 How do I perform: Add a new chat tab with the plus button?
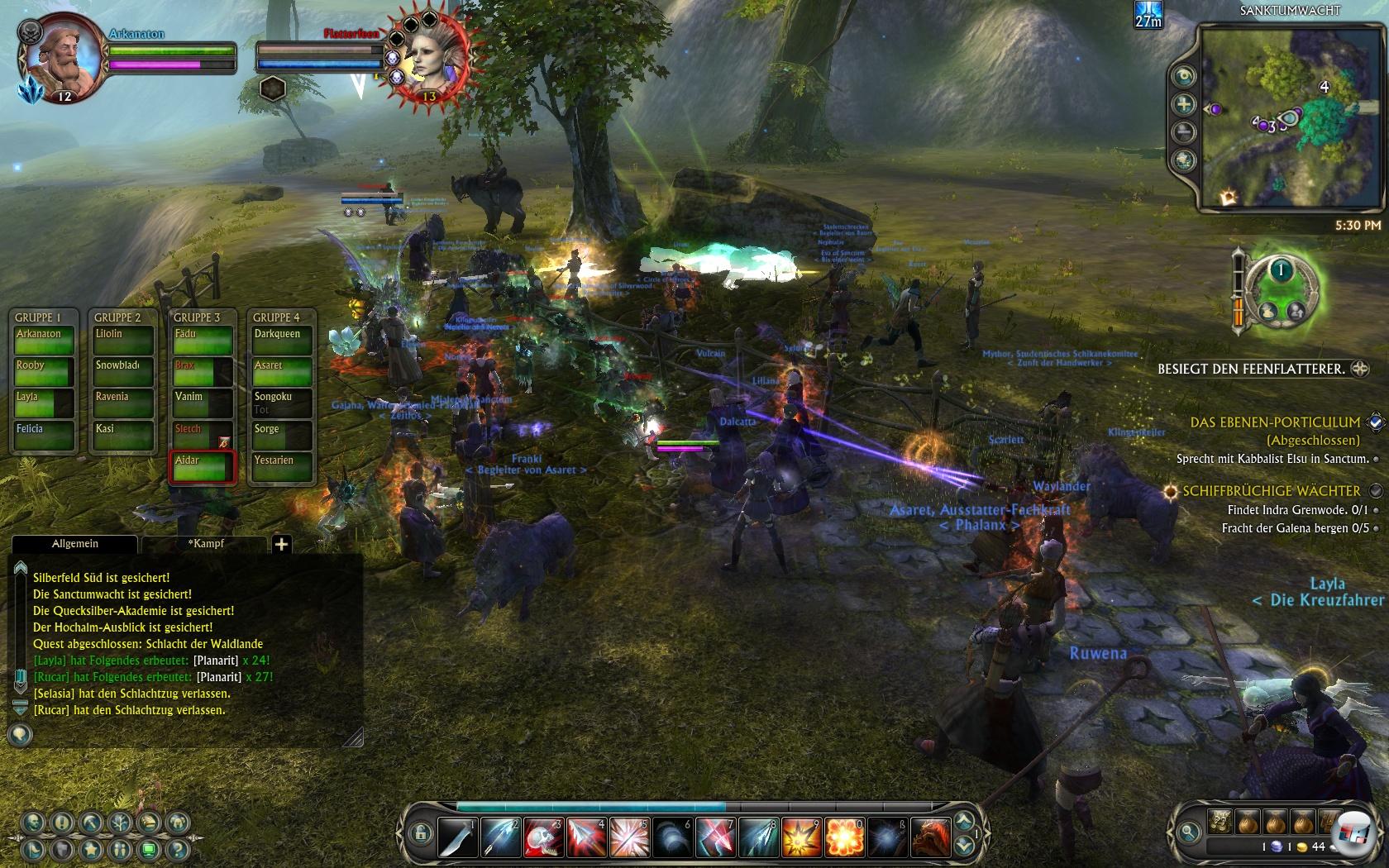tap(281, 544)
